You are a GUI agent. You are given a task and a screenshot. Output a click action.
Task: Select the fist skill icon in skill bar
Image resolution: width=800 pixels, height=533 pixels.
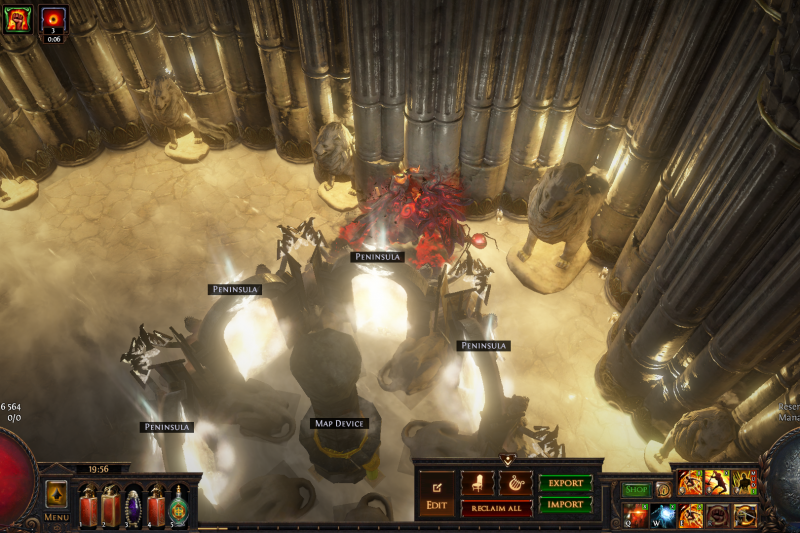(x=717, y=515)
